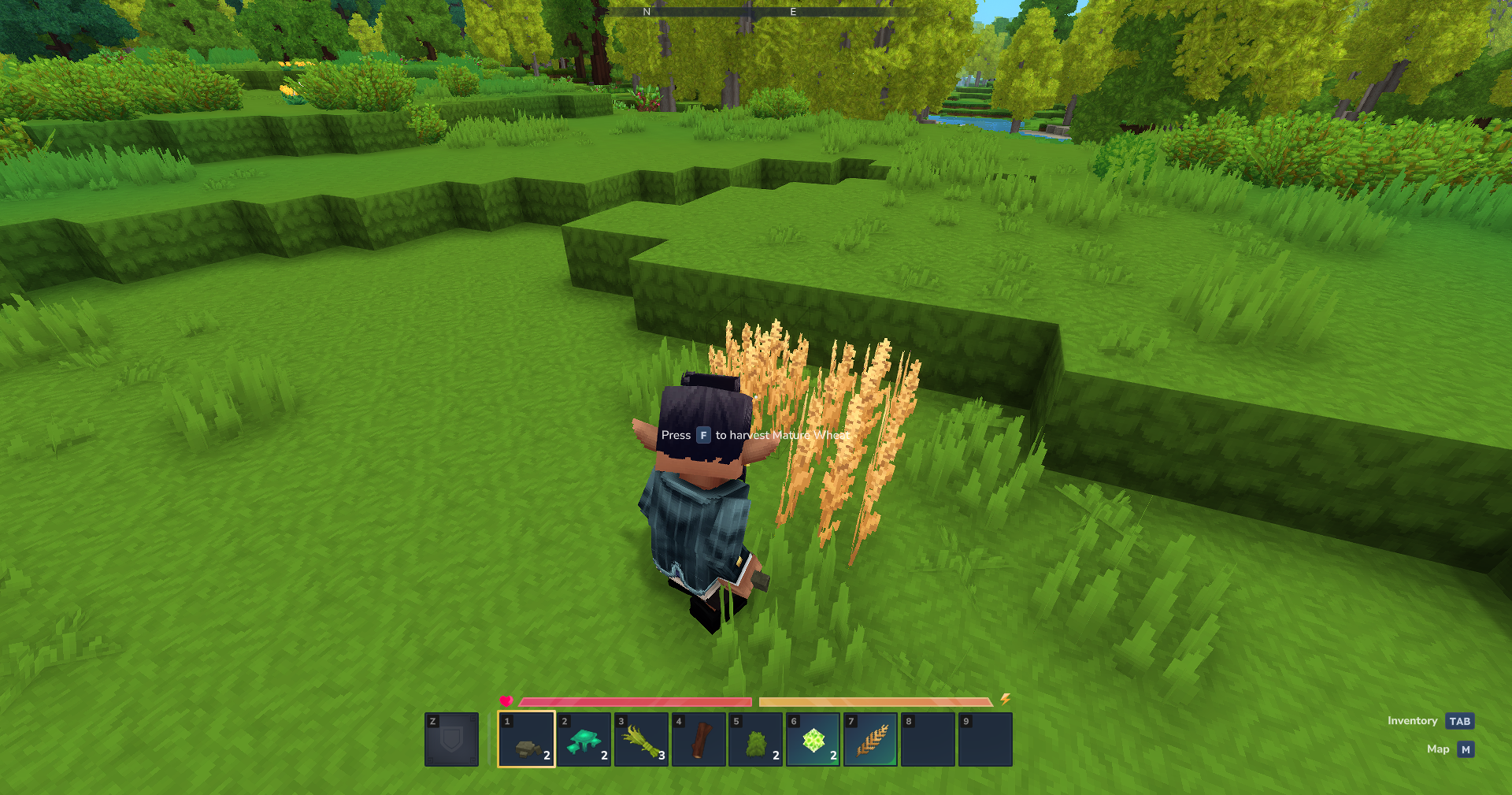The width and height of the screenshot is (1512, 795).
Task: Click empty hotbar slot 8
Action: pos(927,739)
